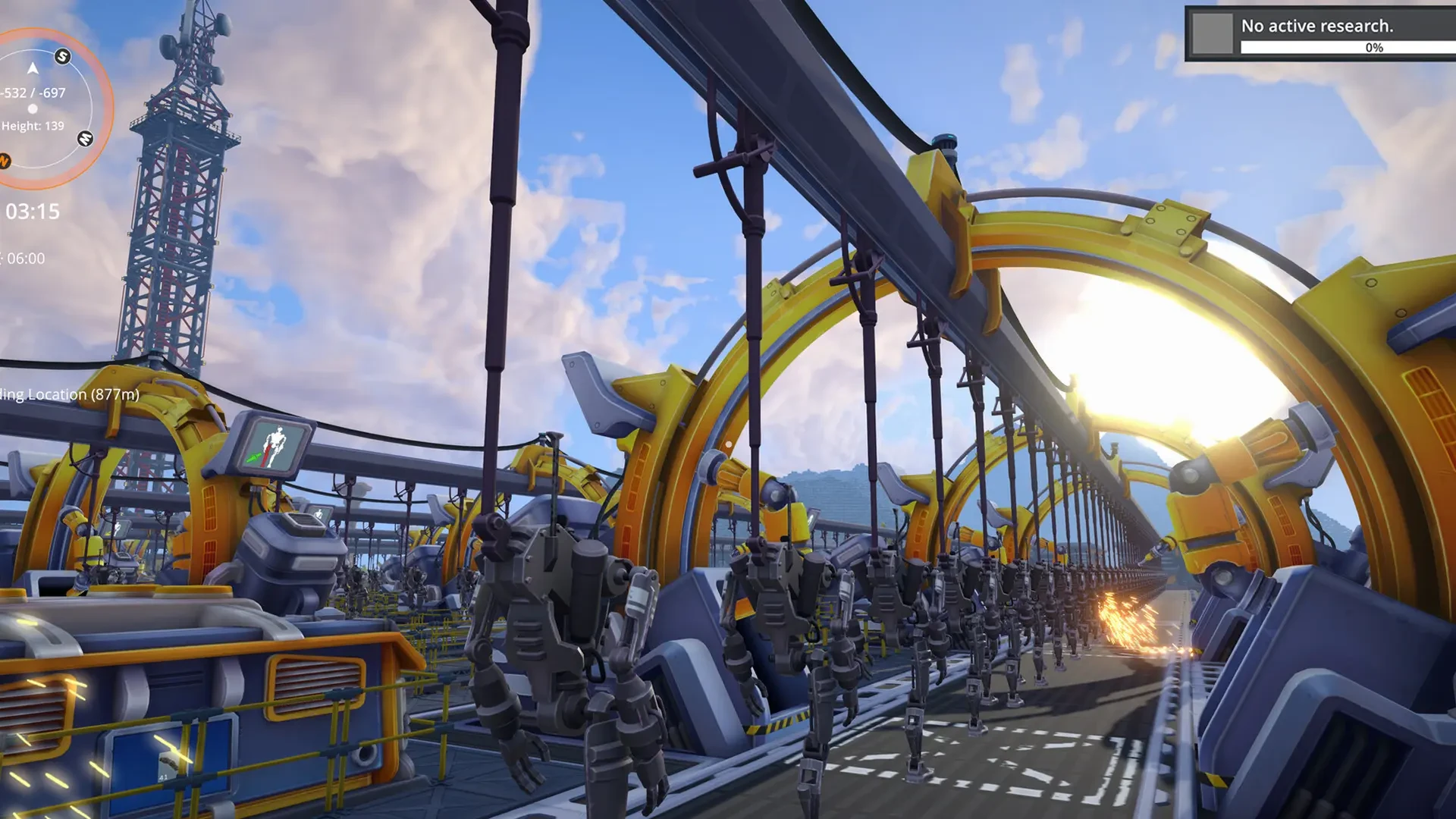The width and height of the screenshot is (1456, 819).
Task: Click the grey research icon box
Action: (x=1213, y=34)
